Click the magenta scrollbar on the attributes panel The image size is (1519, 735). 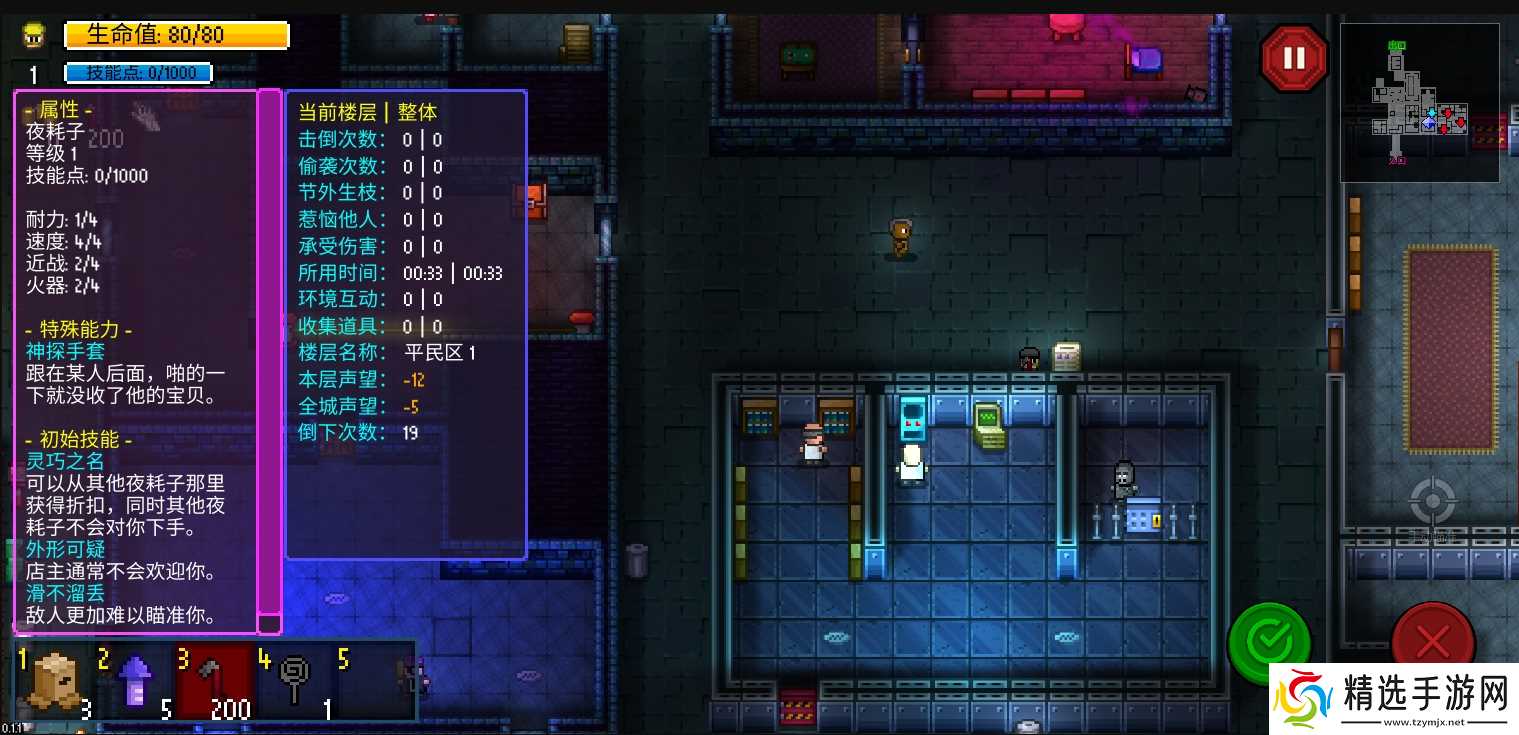click(x=269, y=350)
